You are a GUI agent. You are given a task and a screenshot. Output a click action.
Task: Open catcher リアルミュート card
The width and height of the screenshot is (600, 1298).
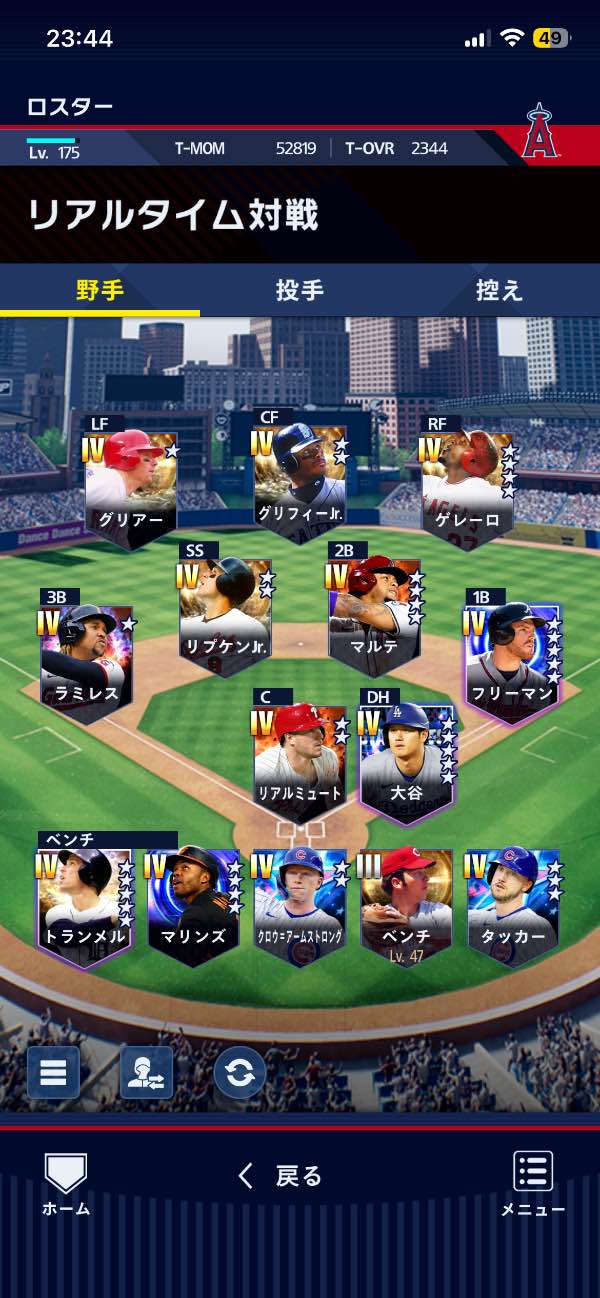[300, 760]
